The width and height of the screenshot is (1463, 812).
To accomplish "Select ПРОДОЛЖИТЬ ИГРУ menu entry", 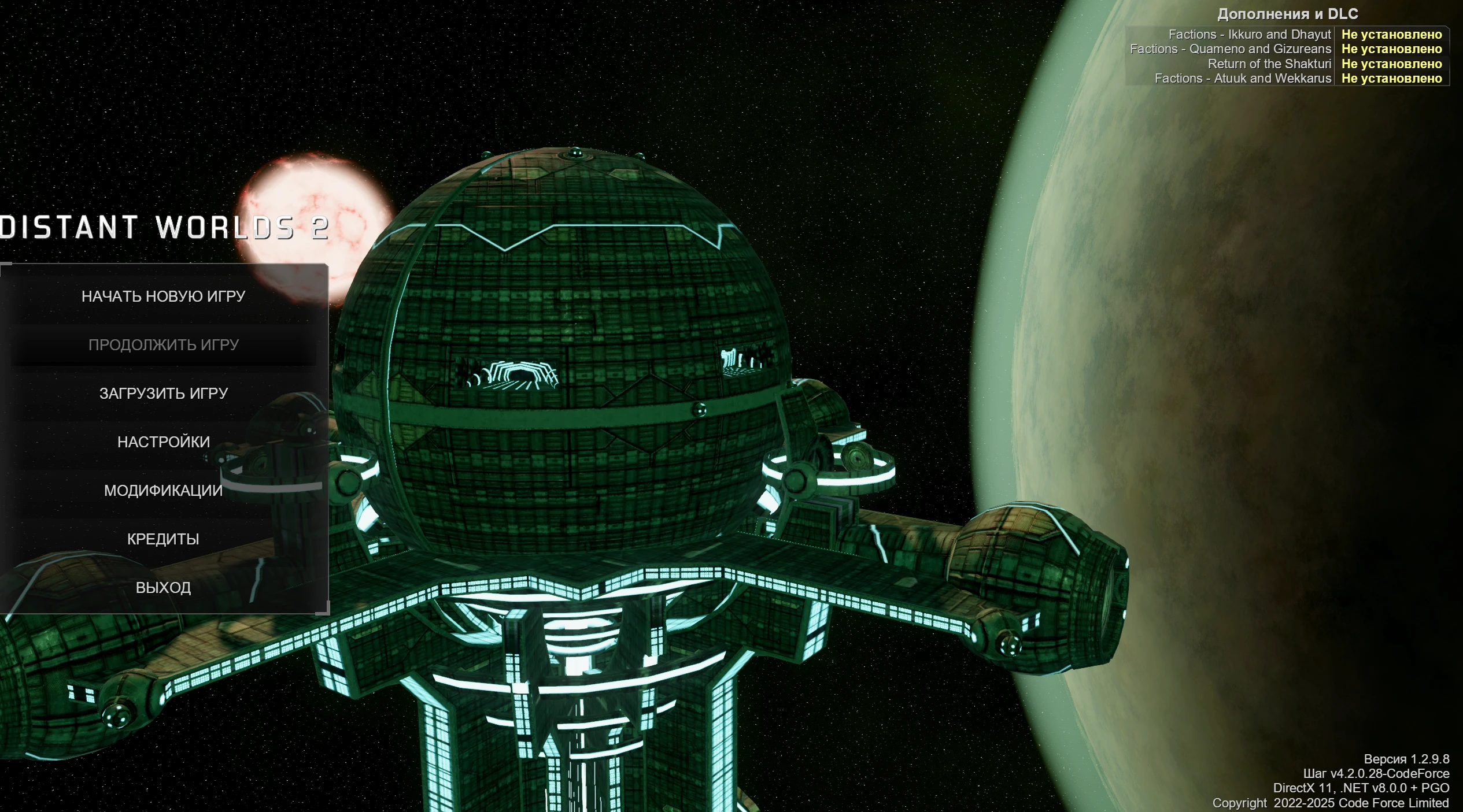I will point(165,344).
